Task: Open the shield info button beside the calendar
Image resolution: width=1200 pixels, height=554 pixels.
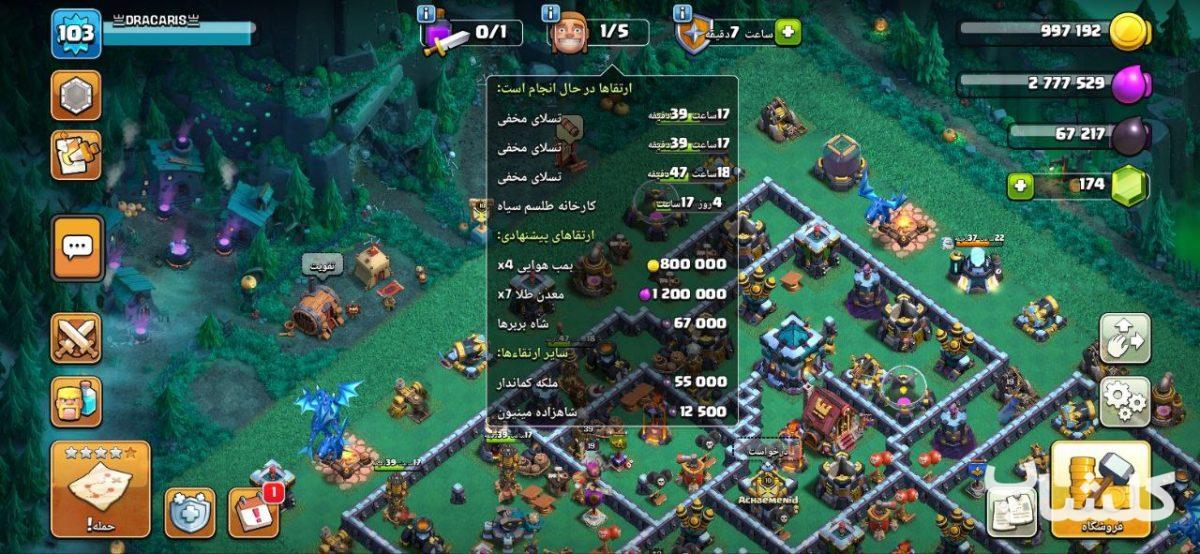Action: pos(190,512)
